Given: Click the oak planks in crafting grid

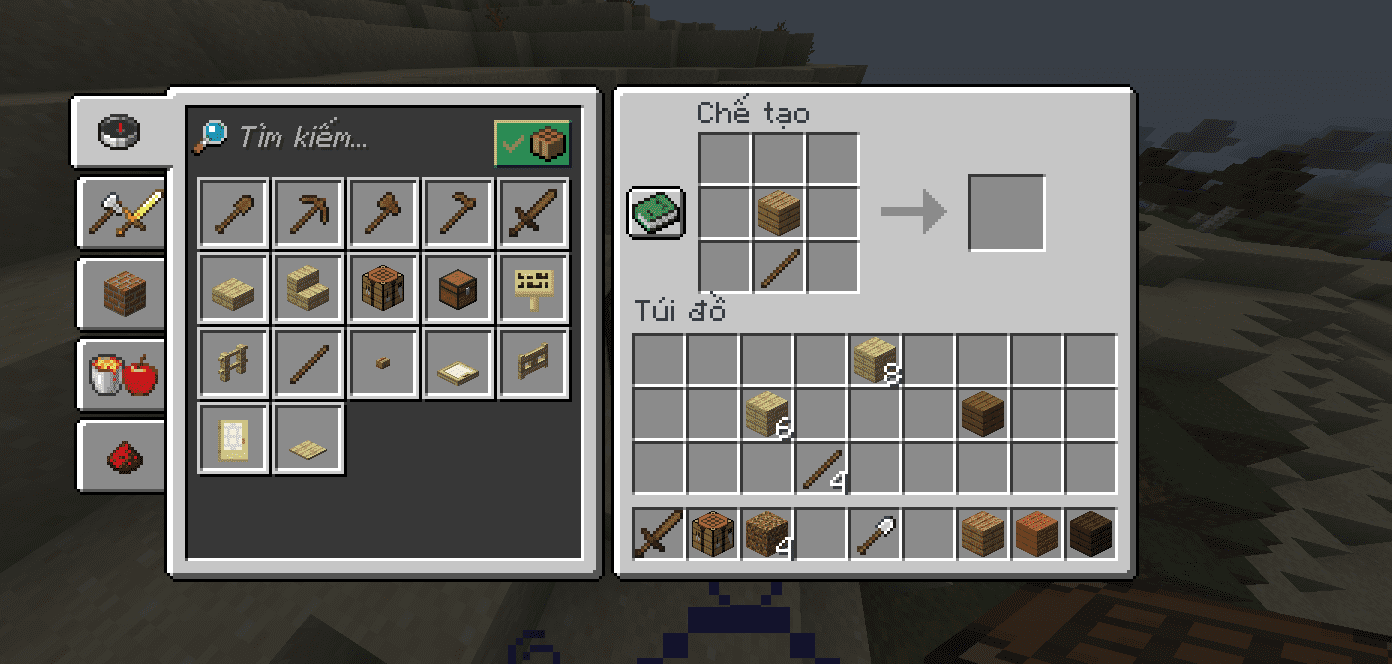Looking at the screenshot, I should tap(779, 213).
